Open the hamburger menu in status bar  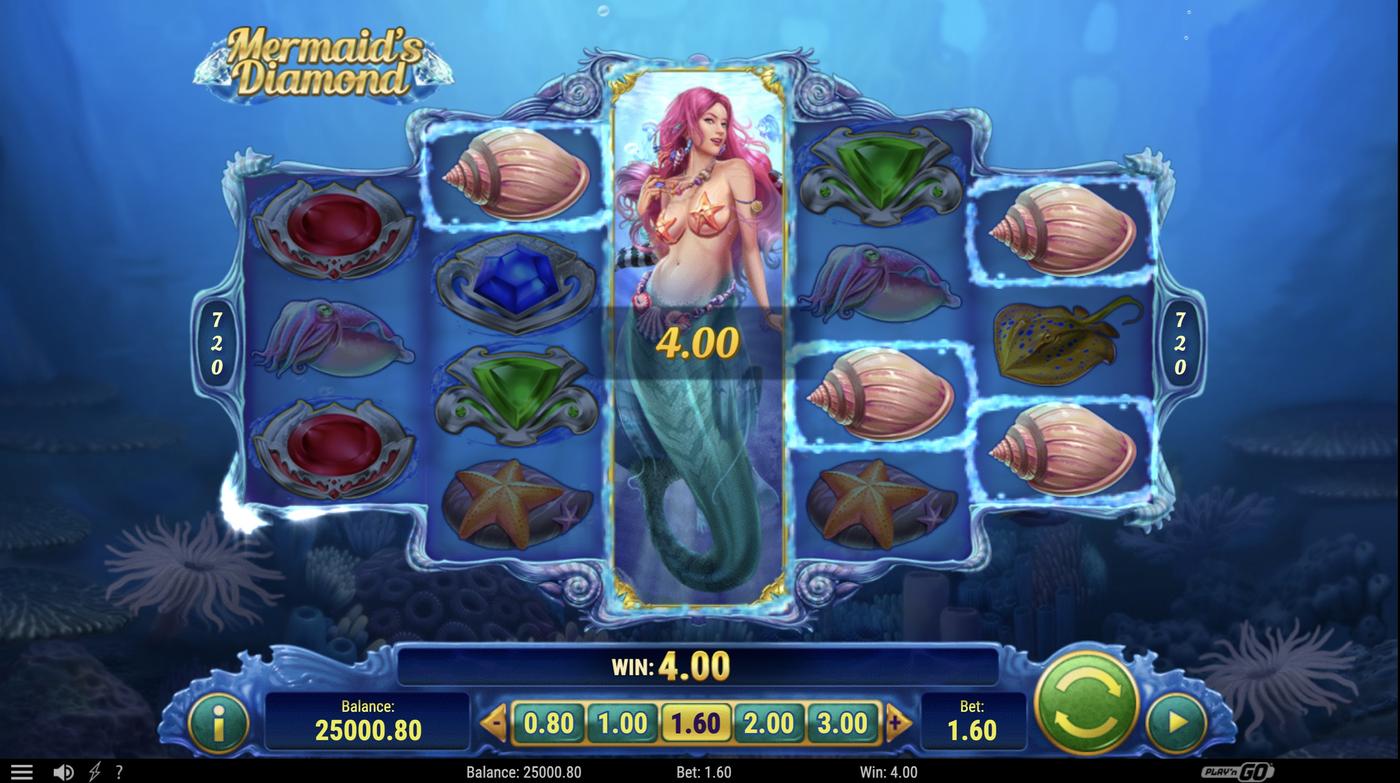[21, 770]
